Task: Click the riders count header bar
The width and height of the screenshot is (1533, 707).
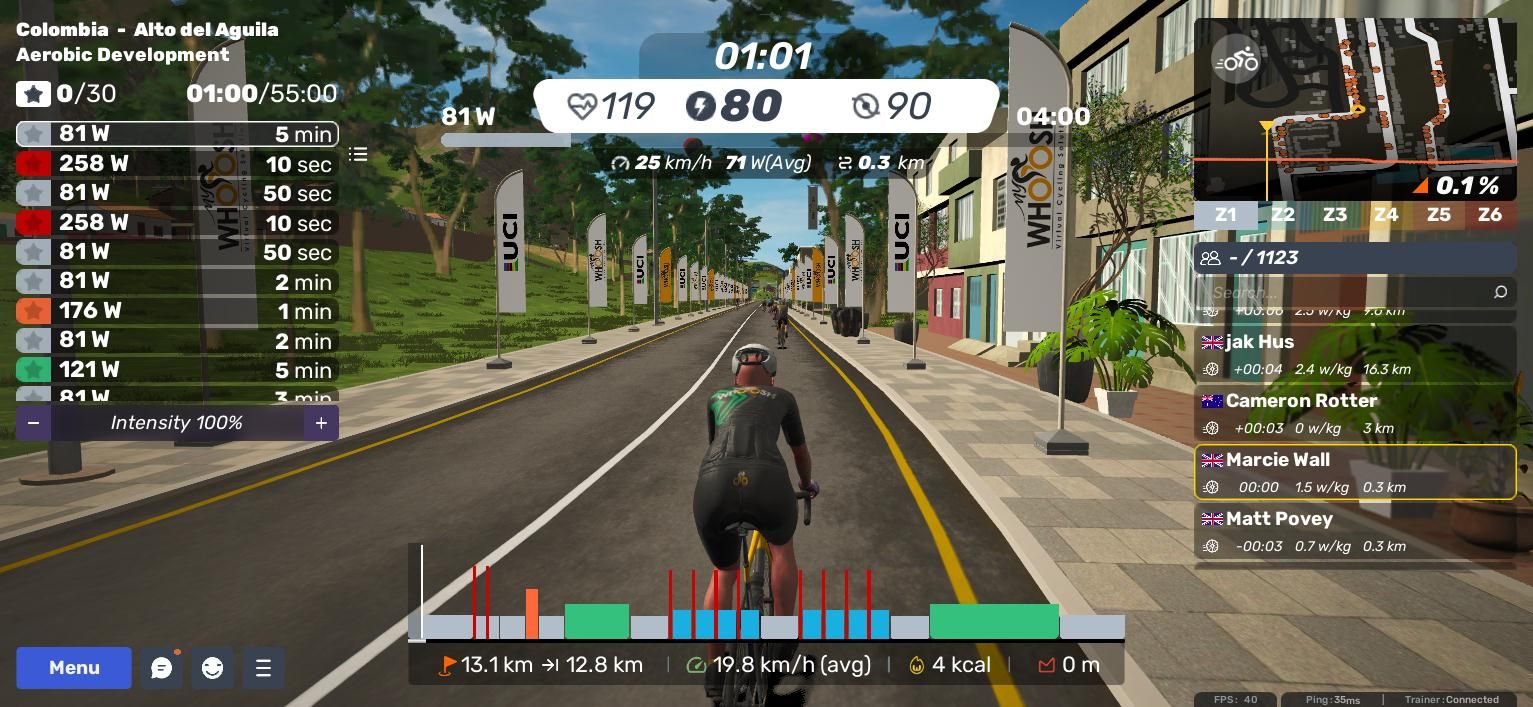Action: 1355,258
